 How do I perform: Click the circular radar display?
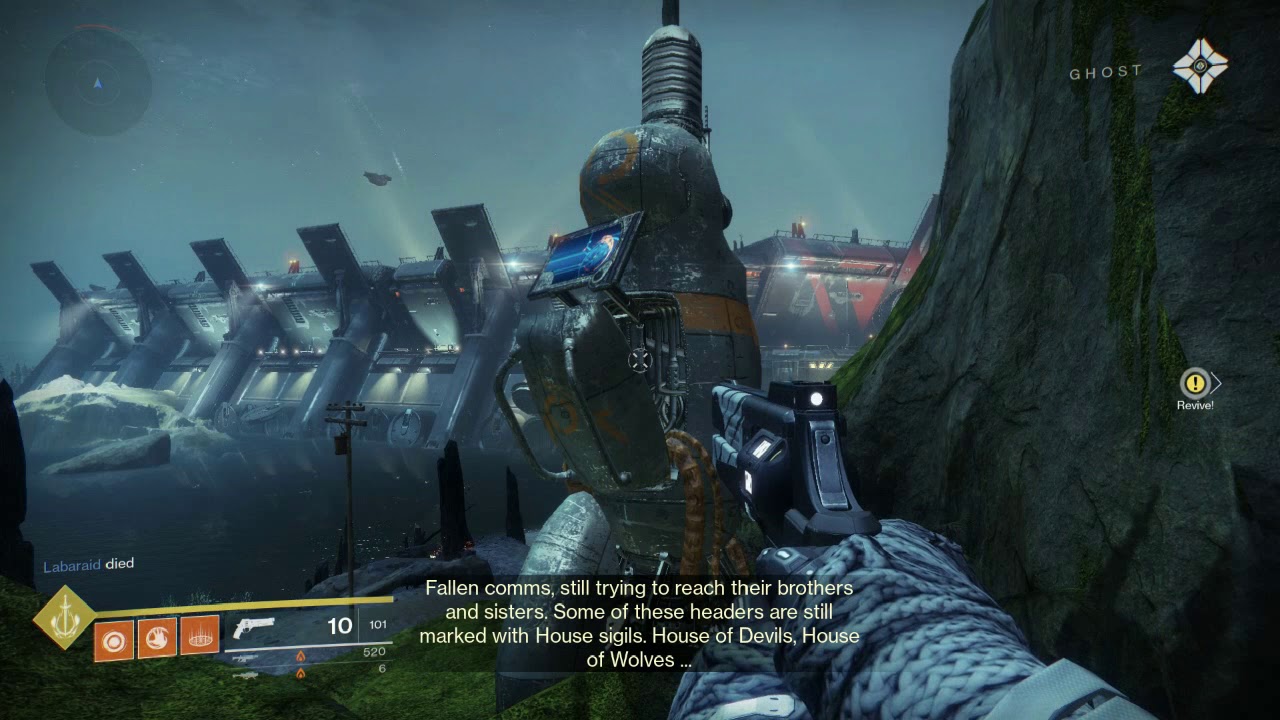point(97,82)
